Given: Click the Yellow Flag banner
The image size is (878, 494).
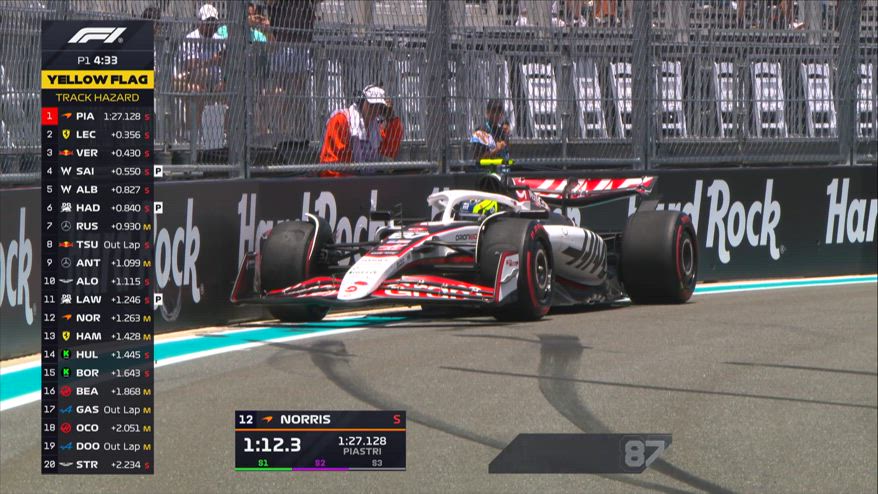Looking at the screenshot, I should (x=97, y=79).
